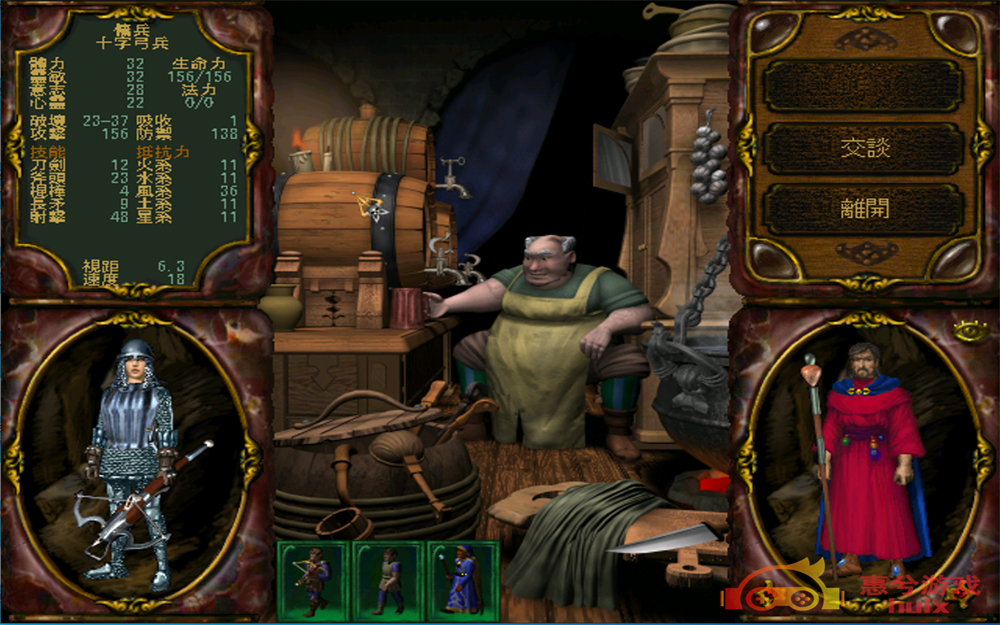This screenshot has width=1000, height=625.
Task: Choose the blue-robed mage portrait
Action: (x=462, y=579)
